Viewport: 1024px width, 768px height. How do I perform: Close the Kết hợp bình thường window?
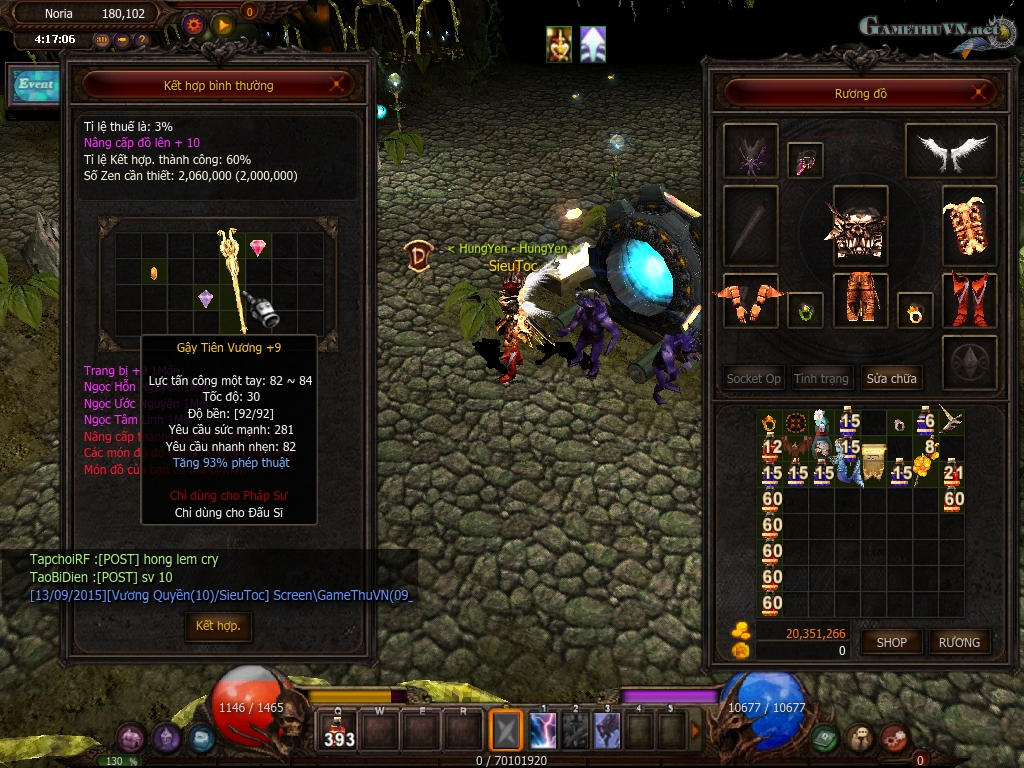pos(340,85)
